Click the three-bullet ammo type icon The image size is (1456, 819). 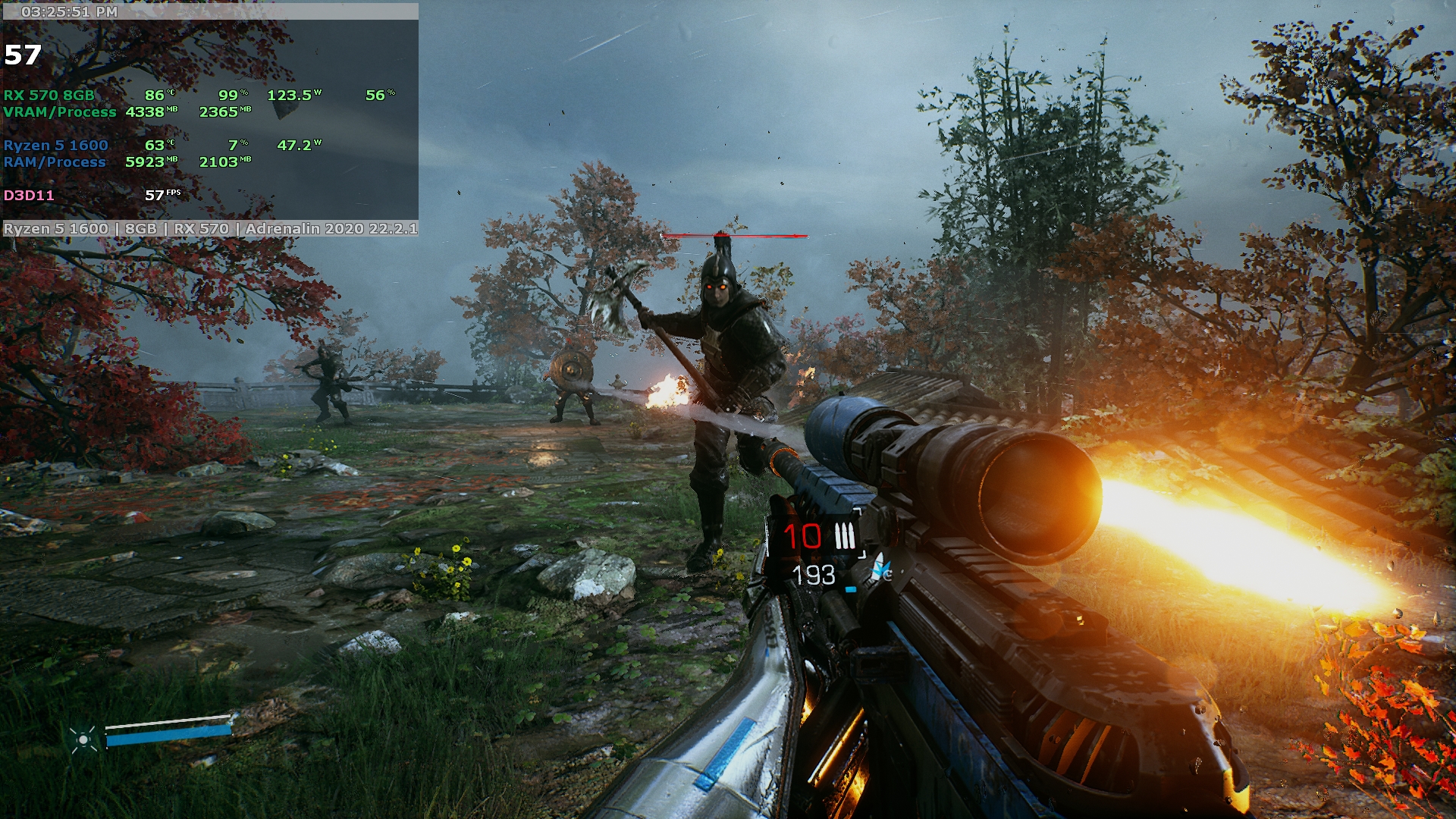coord(845,536)
